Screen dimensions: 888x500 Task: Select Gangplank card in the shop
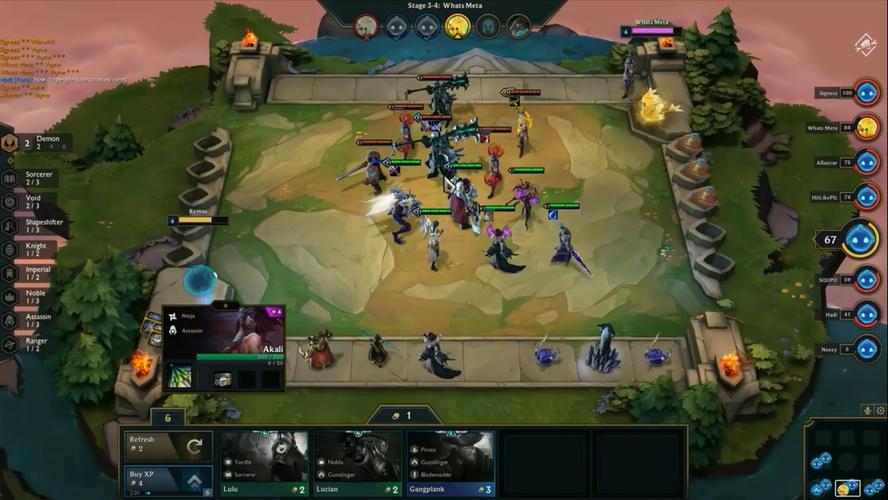450,463
